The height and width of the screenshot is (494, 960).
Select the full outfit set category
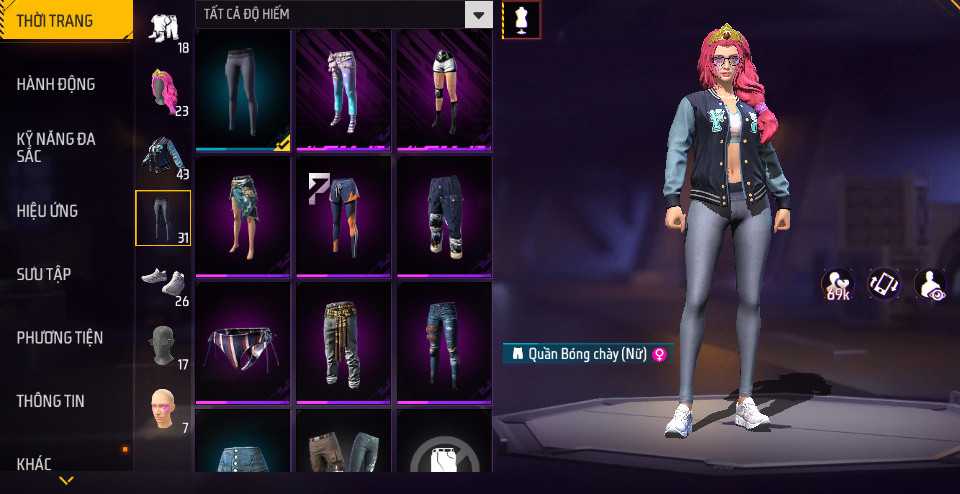click(164, 30)
